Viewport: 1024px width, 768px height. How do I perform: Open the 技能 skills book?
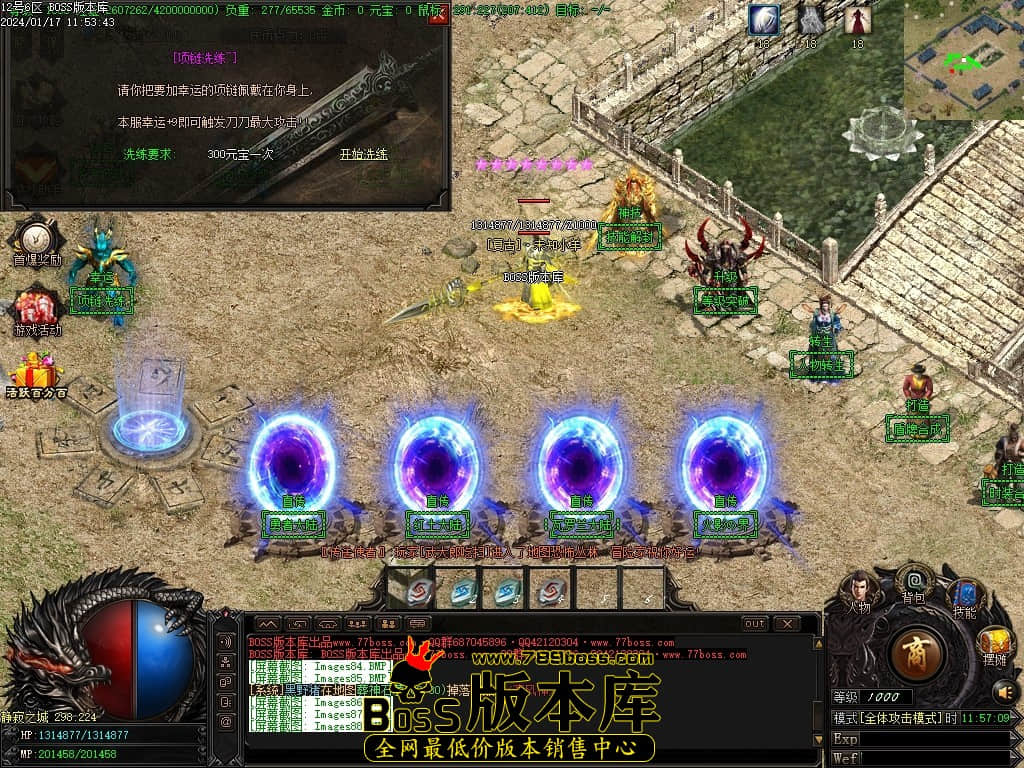(x=965, y=597)
